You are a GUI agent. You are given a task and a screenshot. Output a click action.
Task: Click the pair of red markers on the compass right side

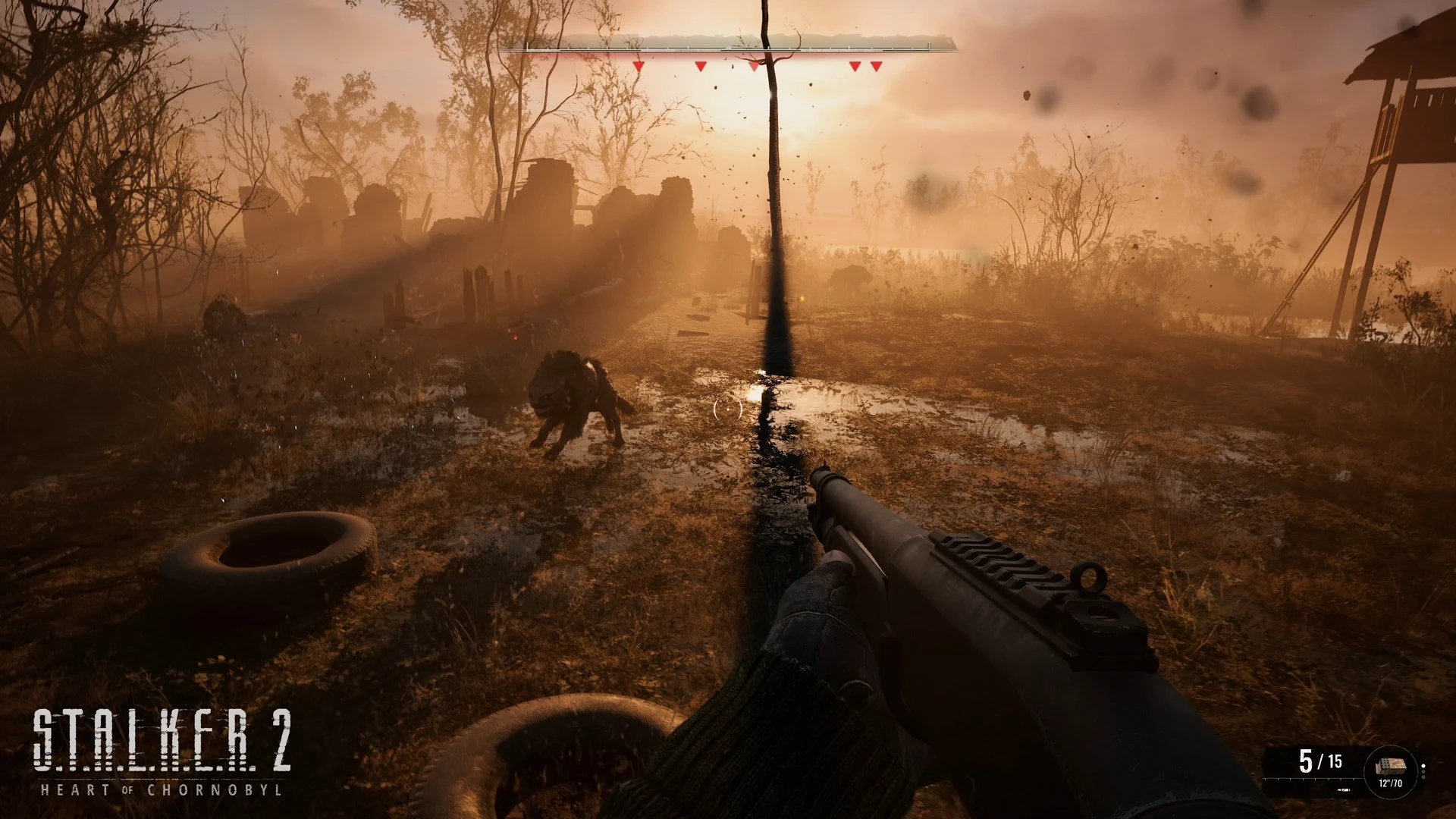coord(864,66)
